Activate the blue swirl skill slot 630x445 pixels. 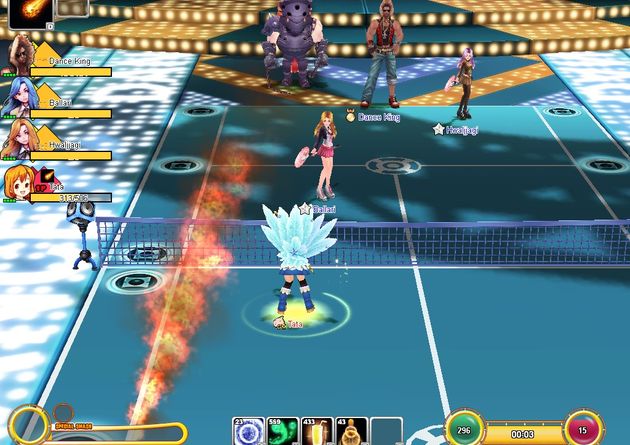(249, 432)
